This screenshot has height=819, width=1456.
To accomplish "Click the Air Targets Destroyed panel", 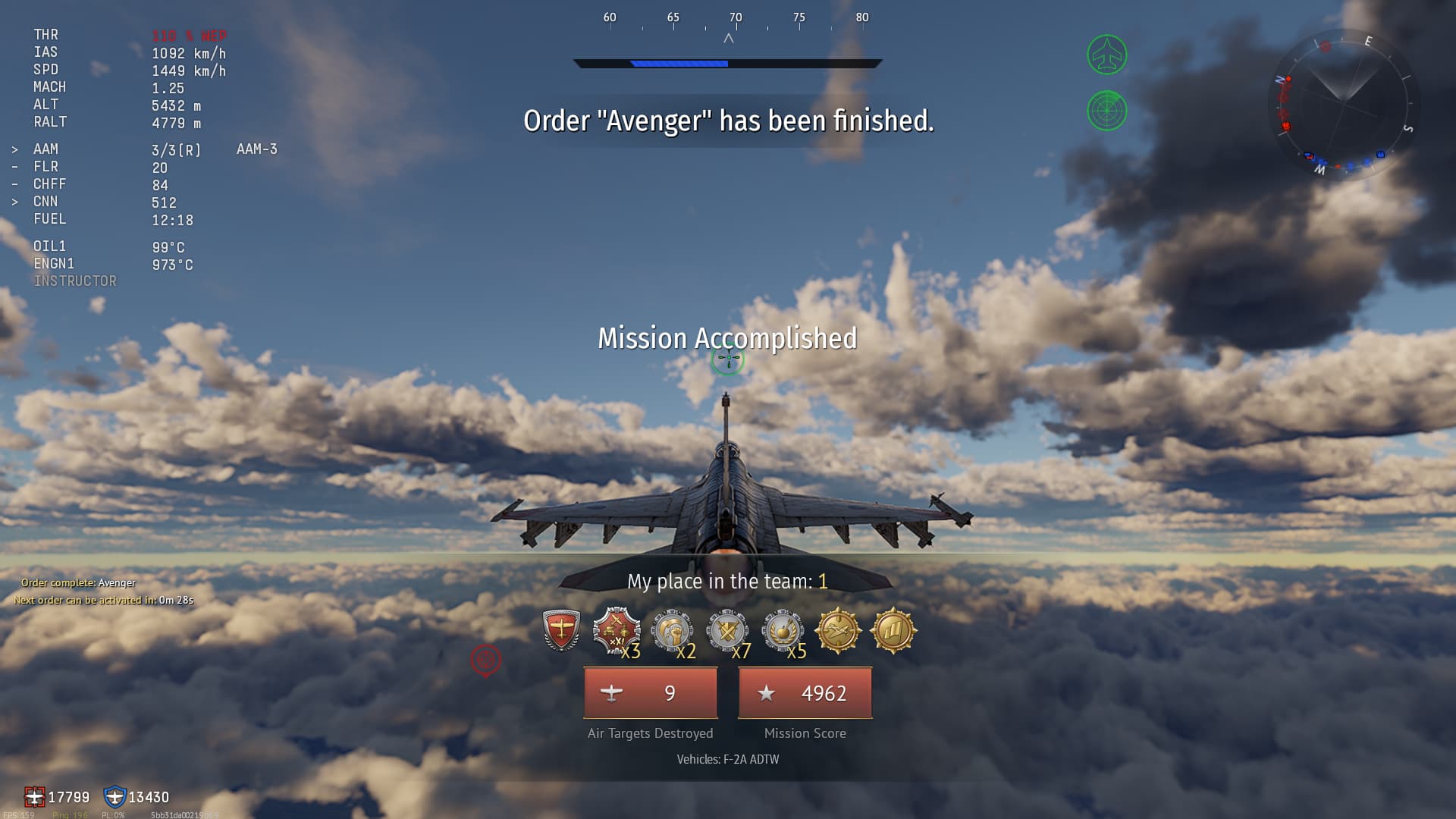I will pos(651,693).
